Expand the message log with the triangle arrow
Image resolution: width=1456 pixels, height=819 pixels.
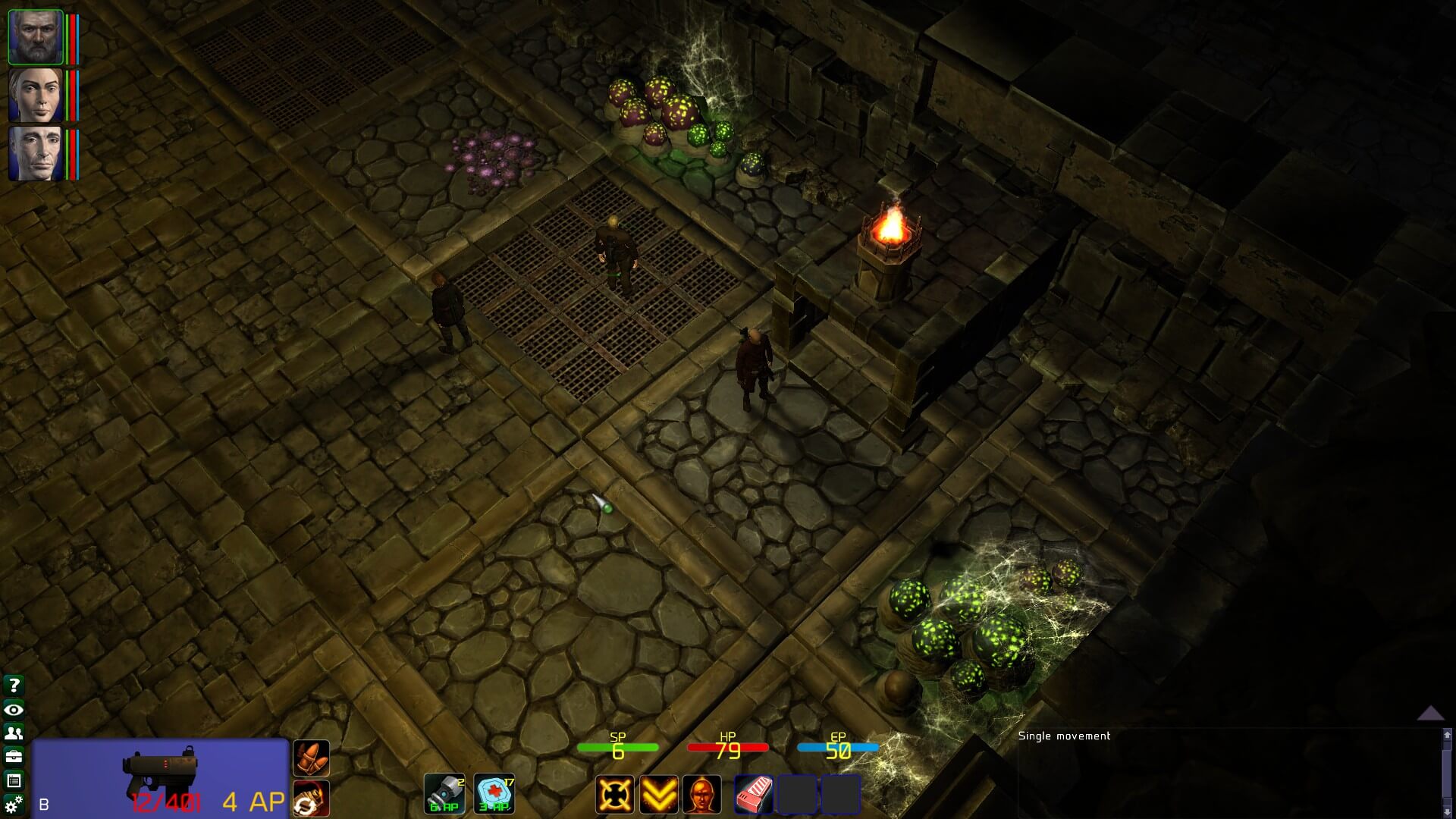click(x=1430, y=713)
